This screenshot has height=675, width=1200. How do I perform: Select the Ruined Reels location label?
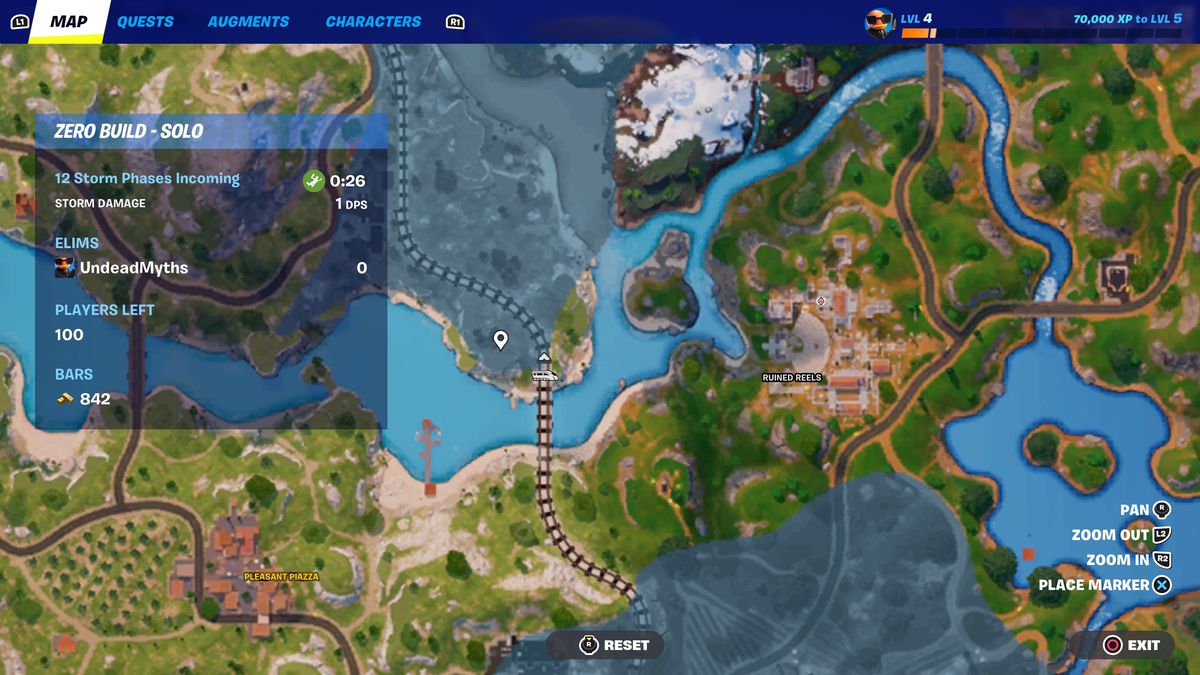(791, 378)
